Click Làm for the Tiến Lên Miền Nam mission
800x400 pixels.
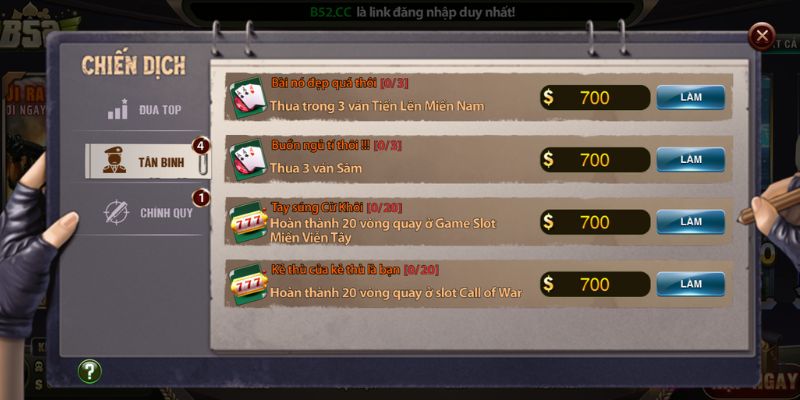690,97
